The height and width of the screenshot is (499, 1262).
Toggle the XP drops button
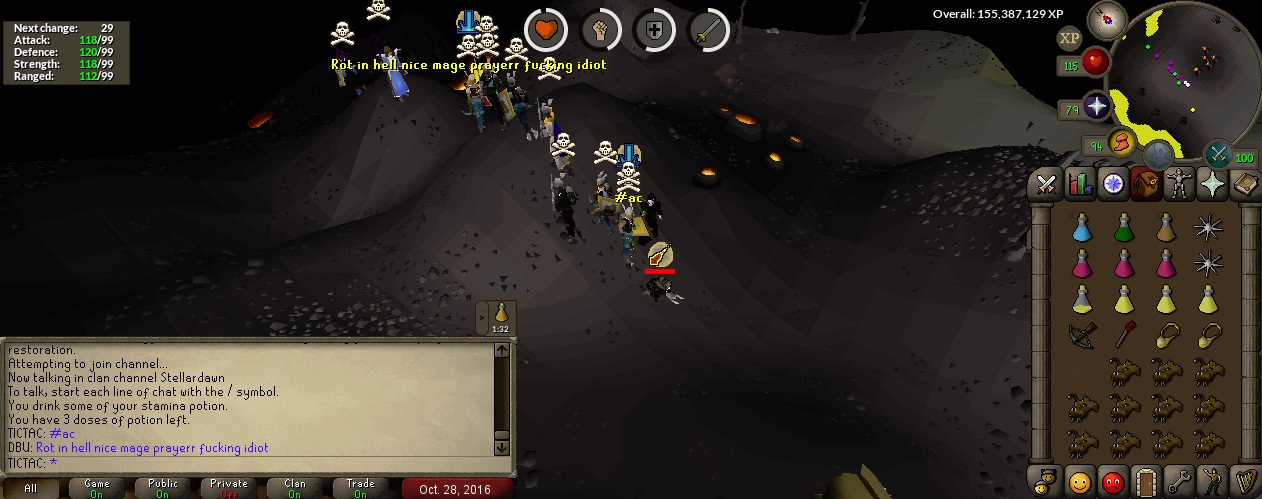1069,38
